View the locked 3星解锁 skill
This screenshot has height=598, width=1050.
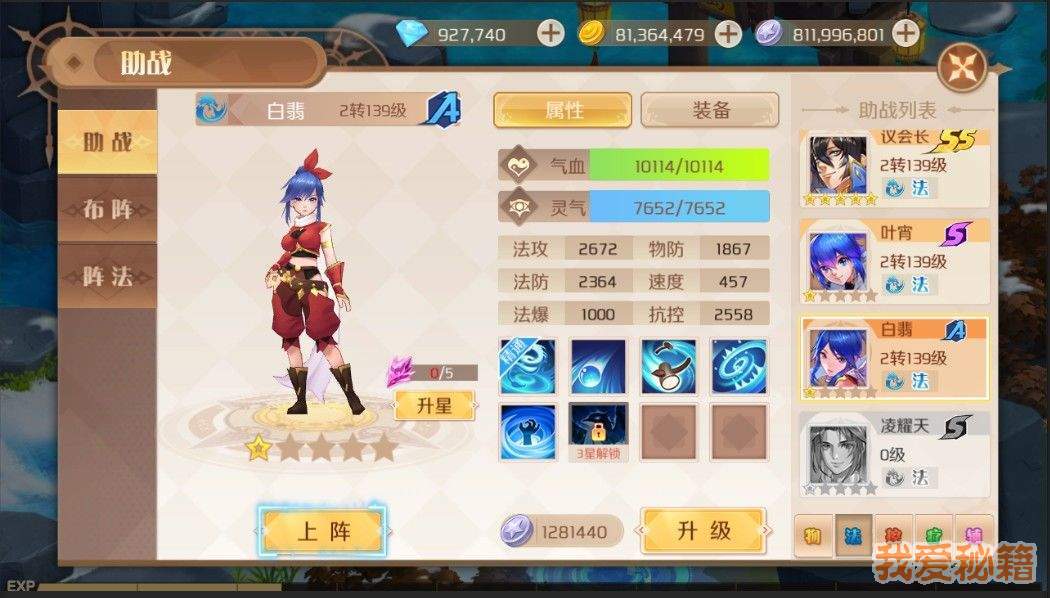click(598, 425)
